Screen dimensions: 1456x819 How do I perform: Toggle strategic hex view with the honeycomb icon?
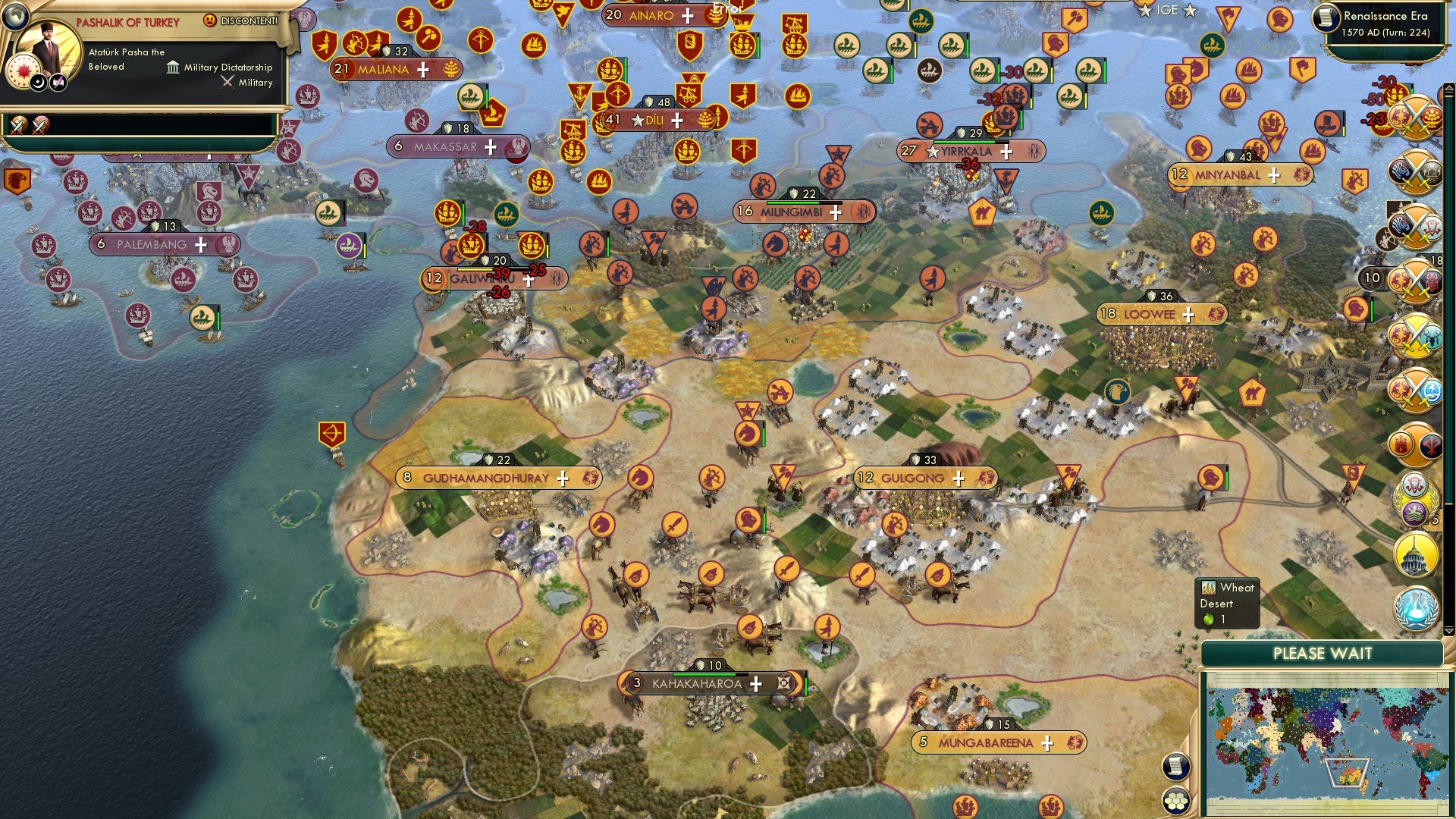point(1176,802)
